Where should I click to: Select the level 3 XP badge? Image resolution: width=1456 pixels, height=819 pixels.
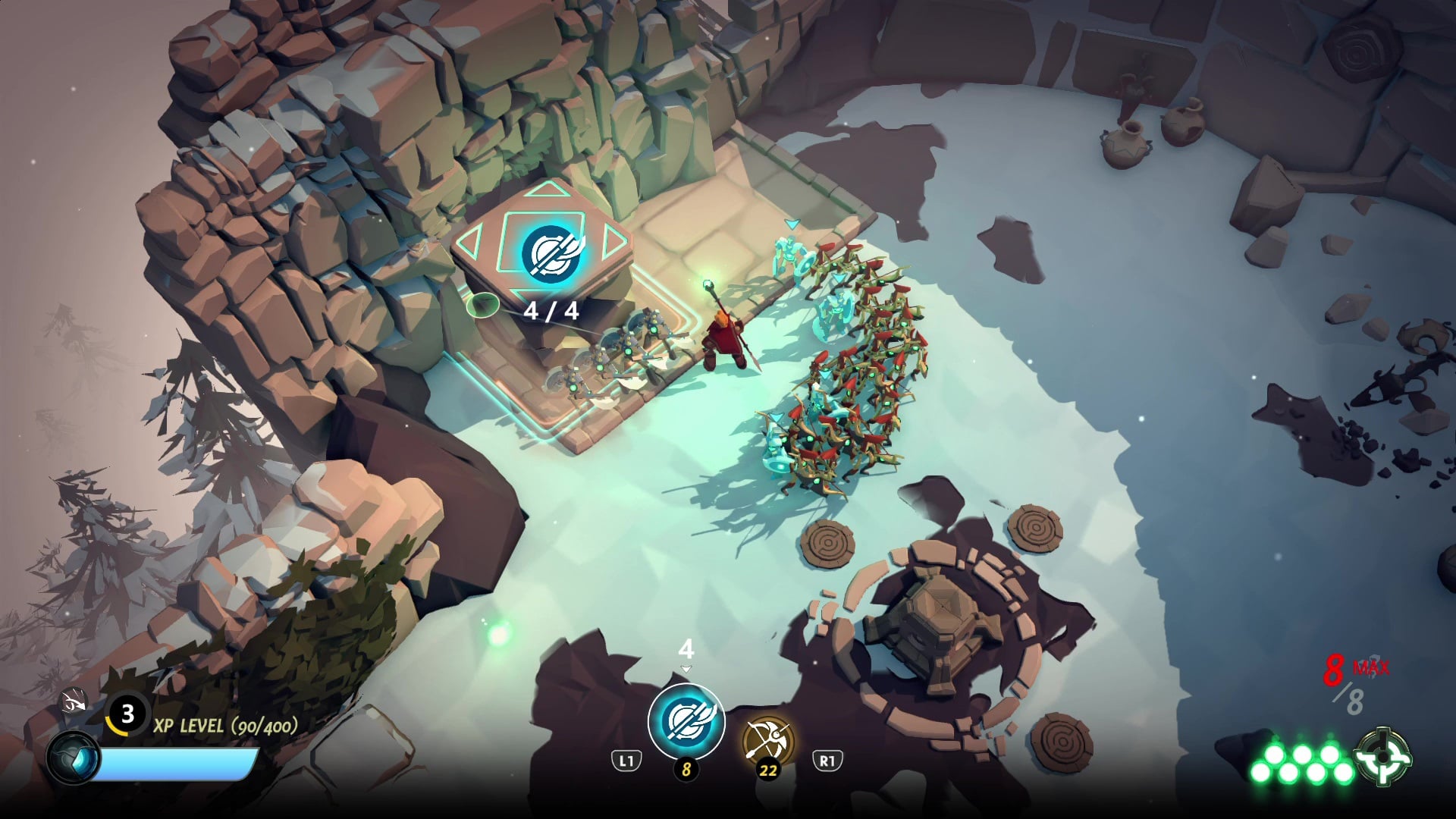click(x=127, y=714)
